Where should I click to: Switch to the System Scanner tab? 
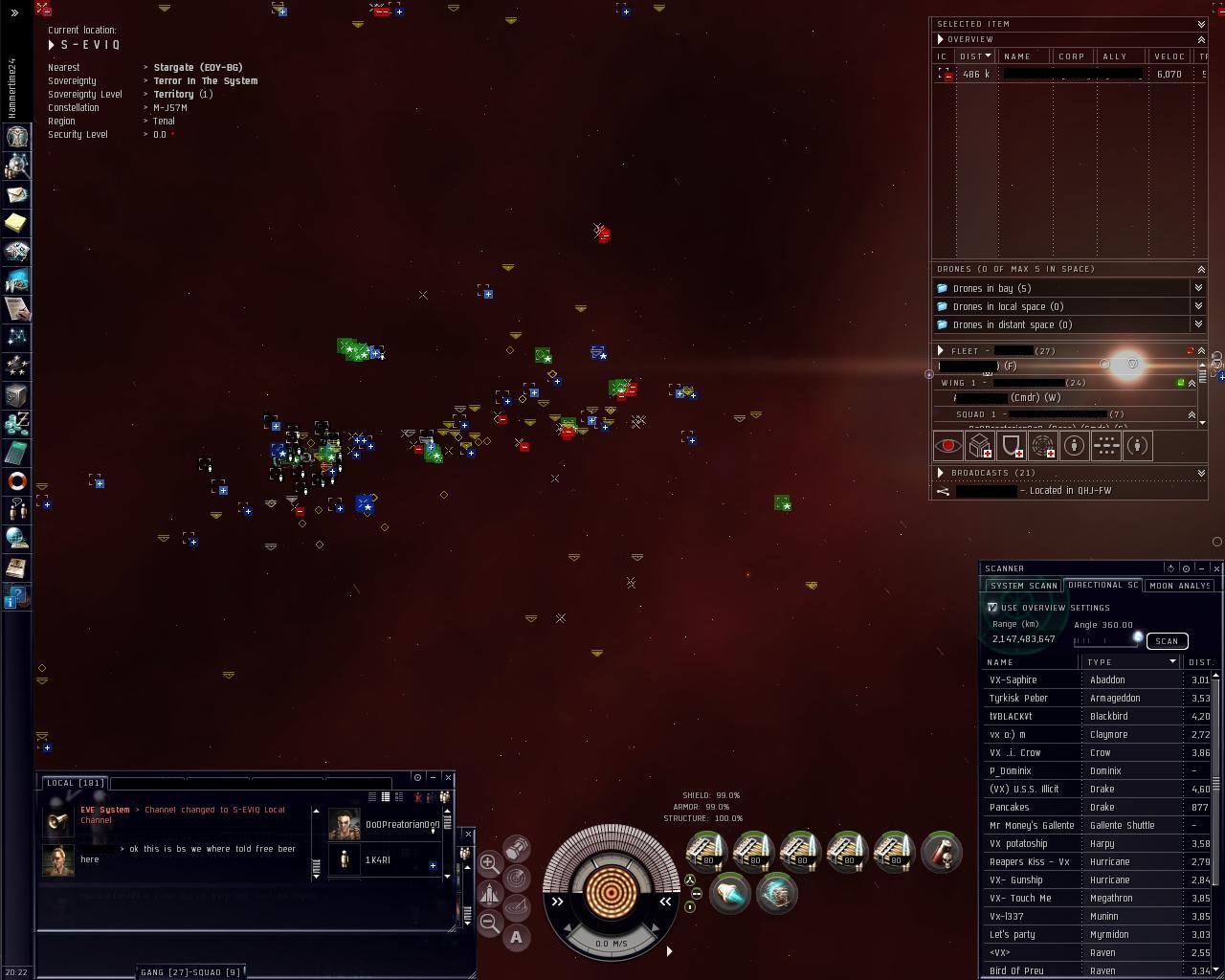tap(1023, 586)
